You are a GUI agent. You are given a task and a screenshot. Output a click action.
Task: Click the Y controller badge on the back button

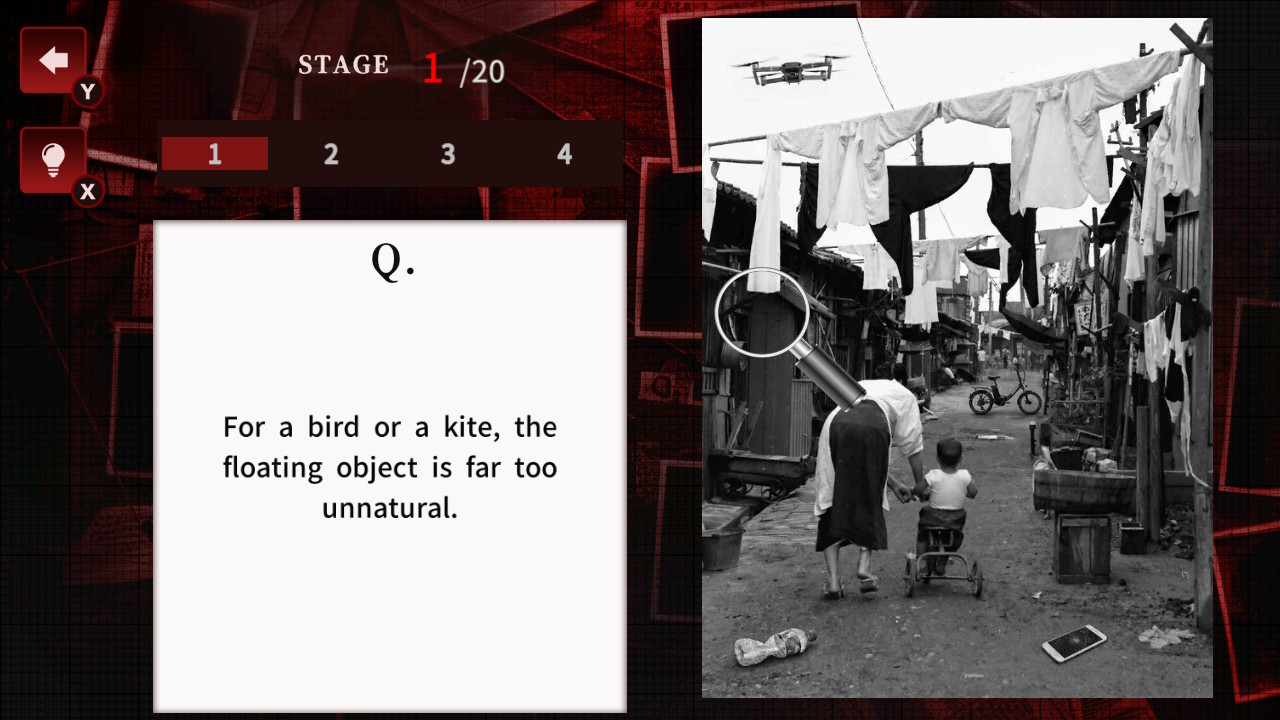87,91
